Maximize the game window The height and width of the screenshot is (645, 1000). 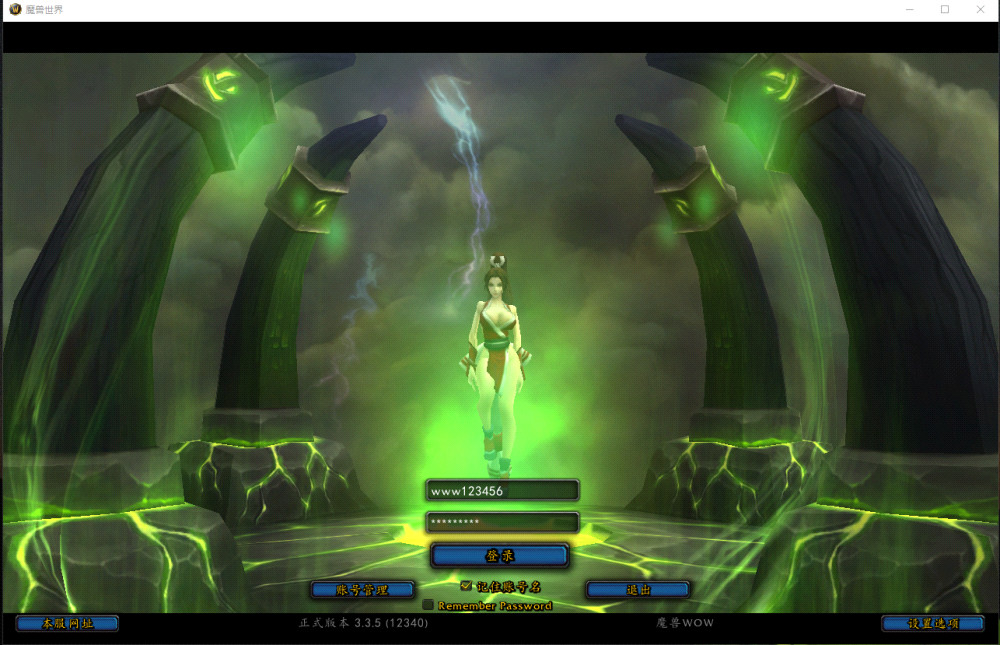pos(945,9)
